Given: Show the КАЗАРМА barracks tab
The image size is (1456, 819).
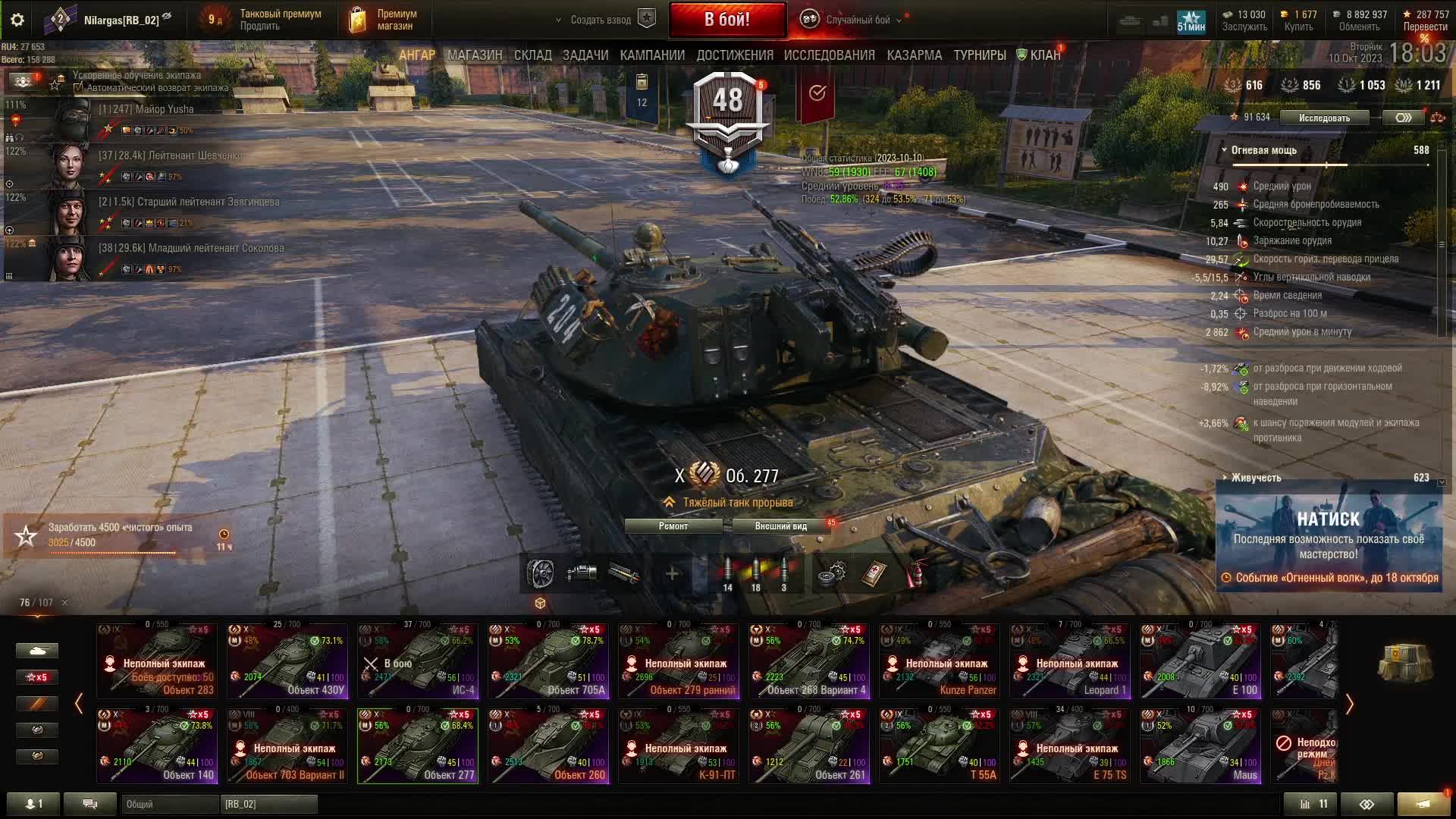Looking at the screenshot, I should pyautogui.click(x=914, y=55).
